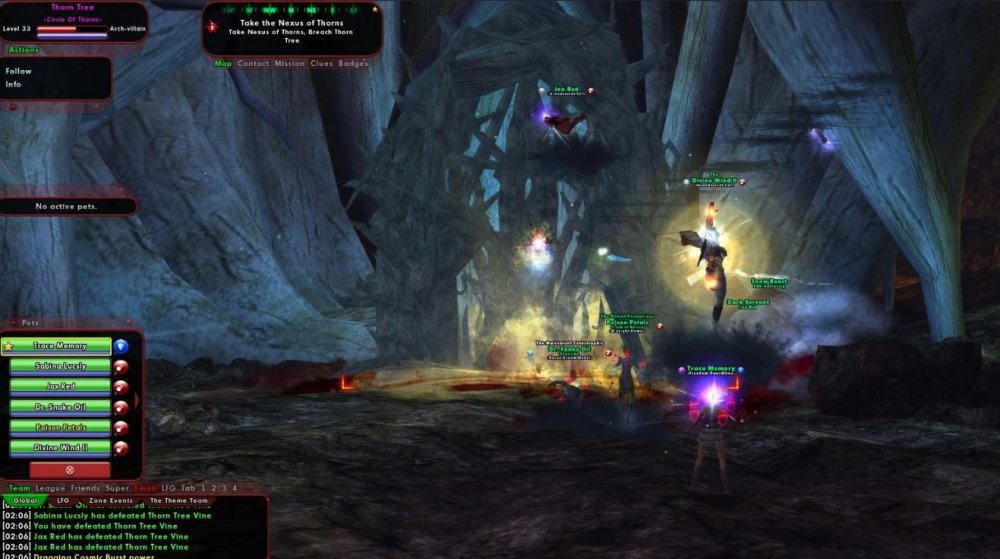The image size is (1000, 559).
Task: Select the Global chat tab
Action: (x=25, y=500)
